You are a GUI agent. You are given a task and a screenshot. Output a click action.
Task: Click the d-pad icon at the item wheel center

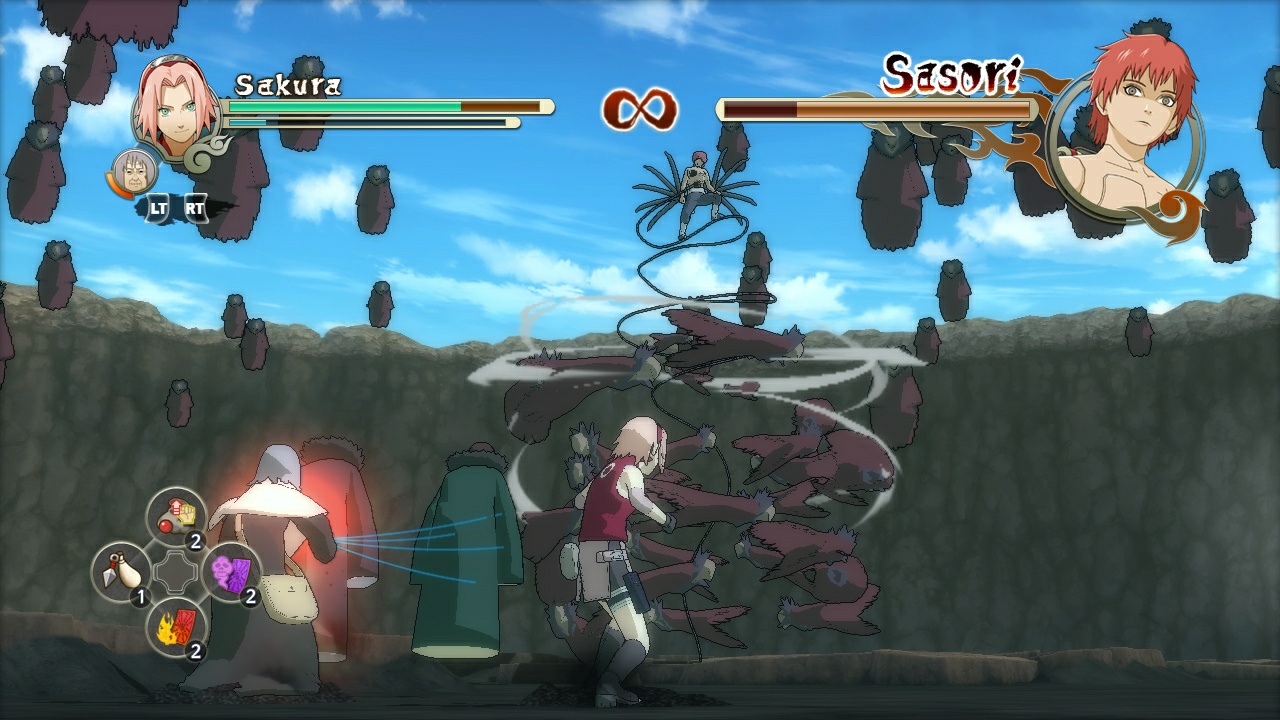pyautogui.click(x=176, y=571)
